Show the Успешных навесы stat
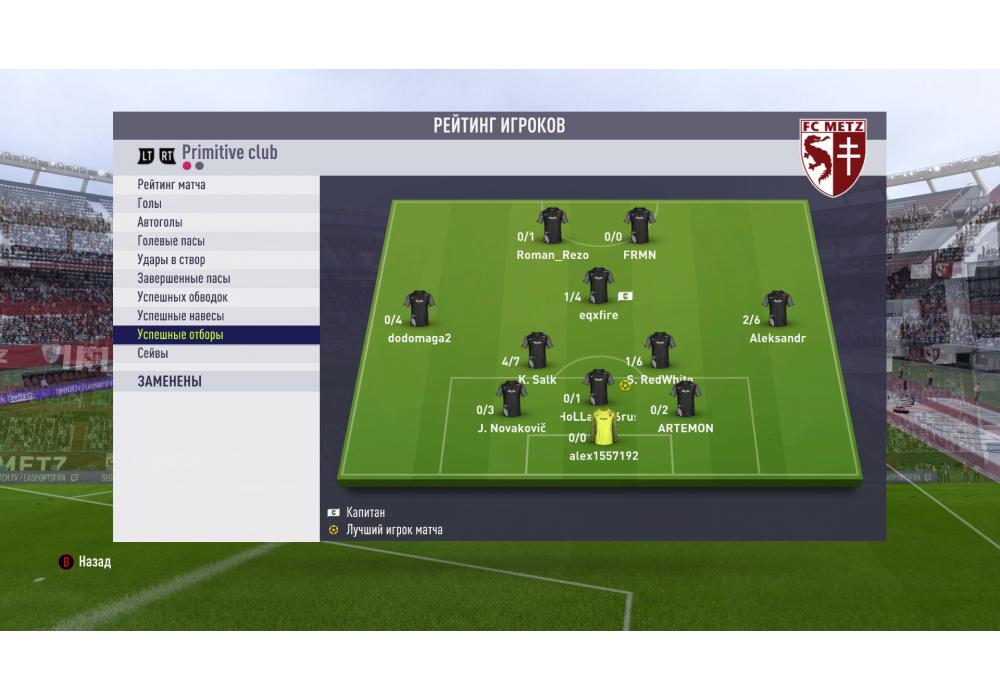Viewport: 1000px width, 700px height. pyautogui.click(x=180, y=316)
